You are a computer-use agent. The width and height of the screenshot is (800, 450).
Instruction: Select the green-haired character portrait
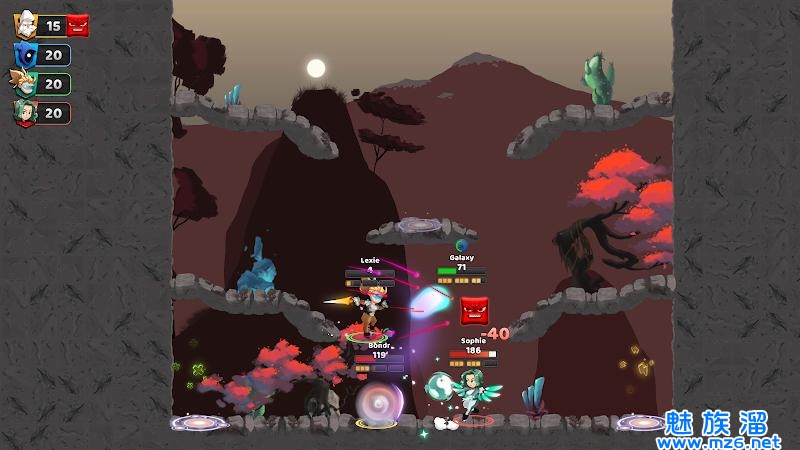click(x=25, y=112)
